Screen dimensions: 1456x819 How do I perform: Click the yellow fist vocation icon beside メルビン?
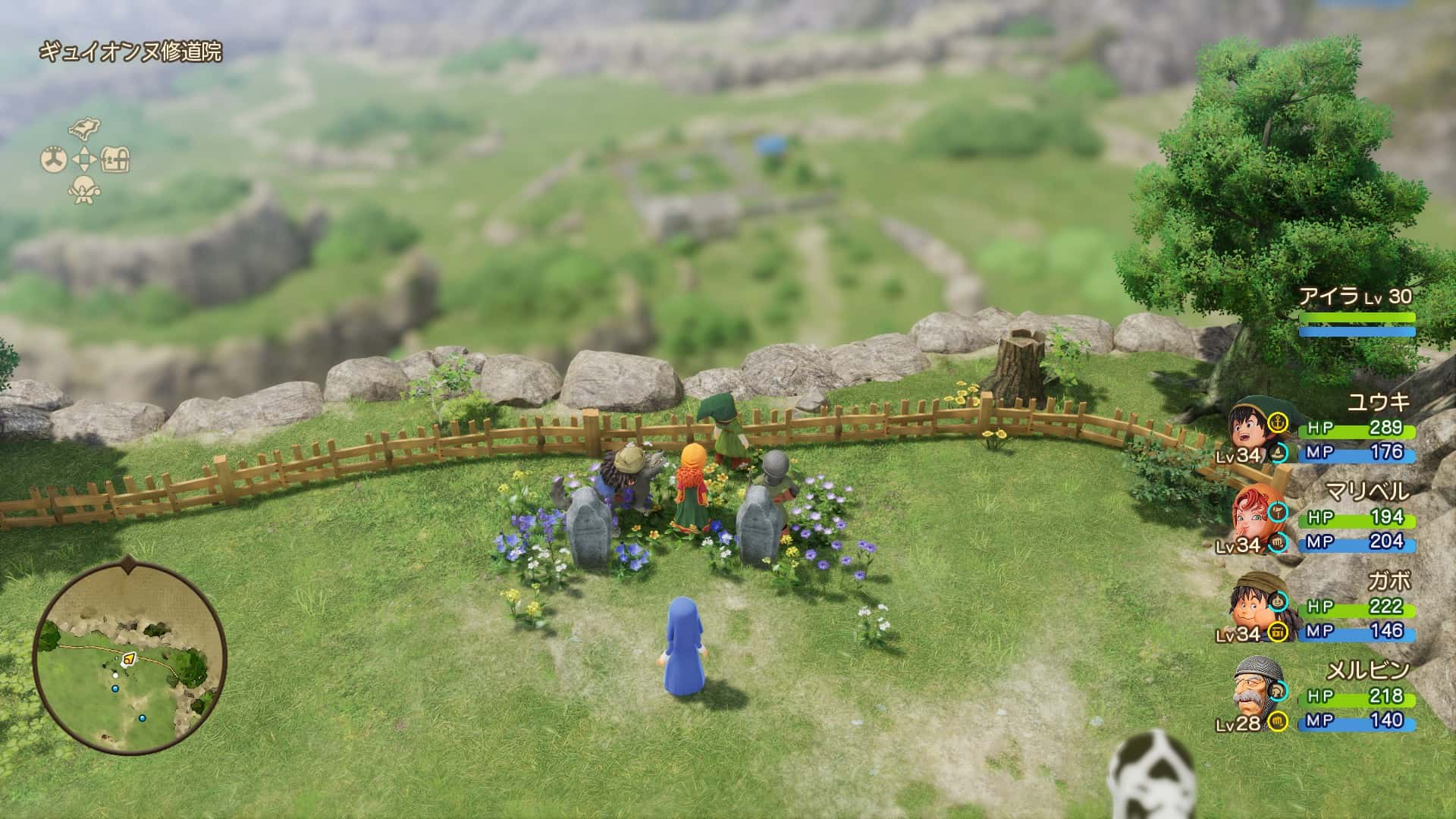(1279, 720)
